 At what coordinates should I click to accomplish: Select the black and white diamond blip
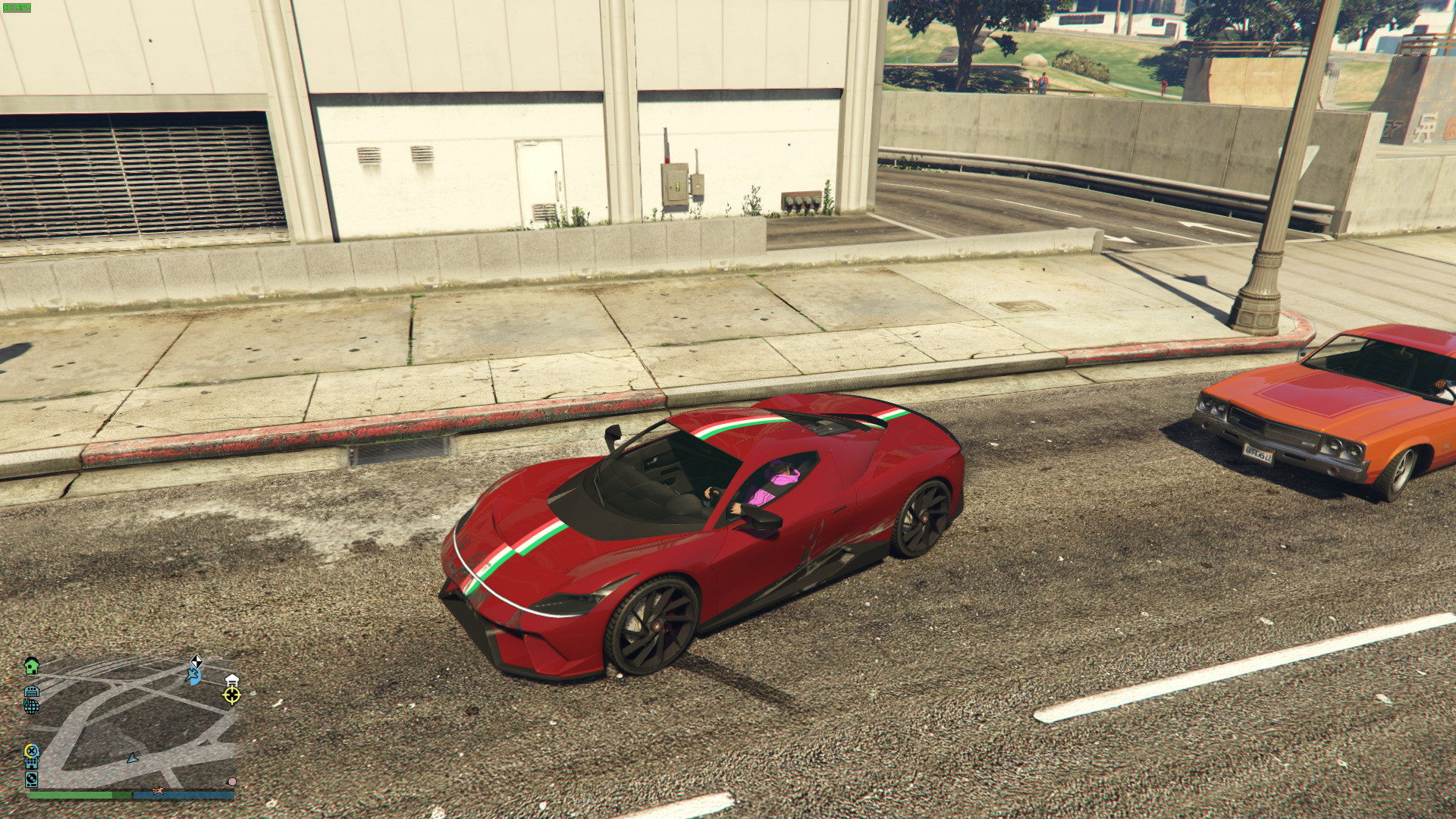(196, 661)
